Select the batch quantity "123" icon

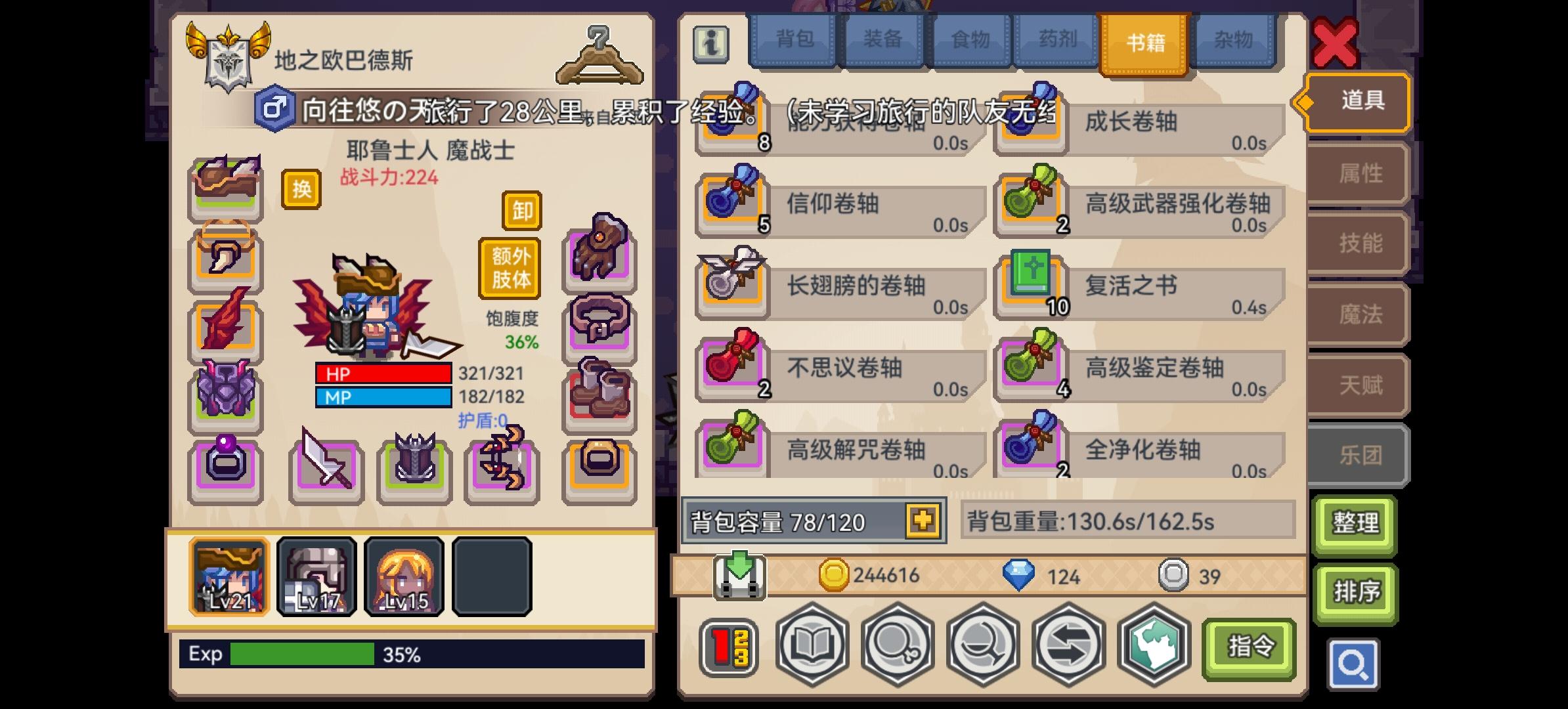[x=731, y=647]
